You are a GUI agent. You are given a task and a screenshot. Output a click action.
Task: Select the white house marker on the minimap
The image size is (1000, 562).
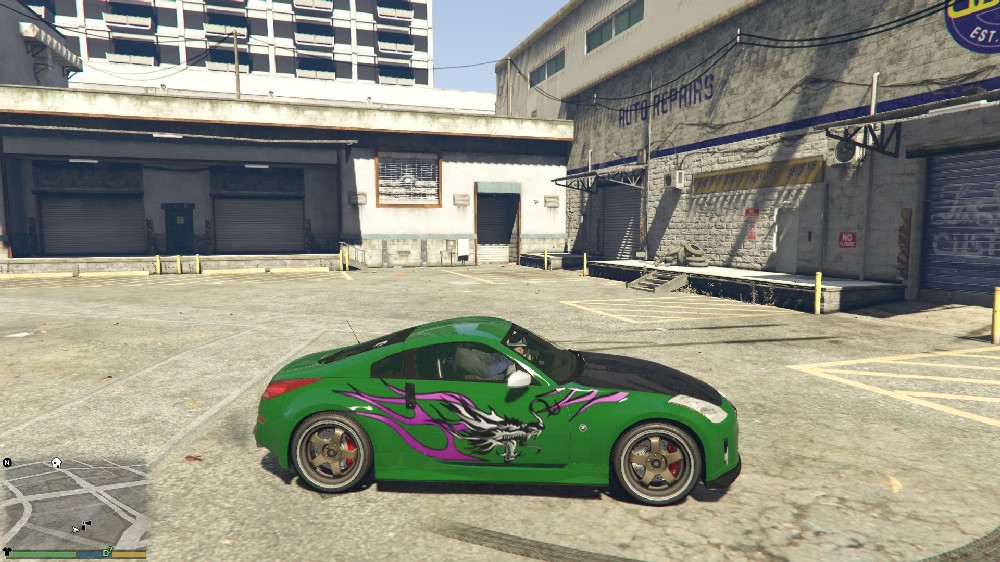57,463
